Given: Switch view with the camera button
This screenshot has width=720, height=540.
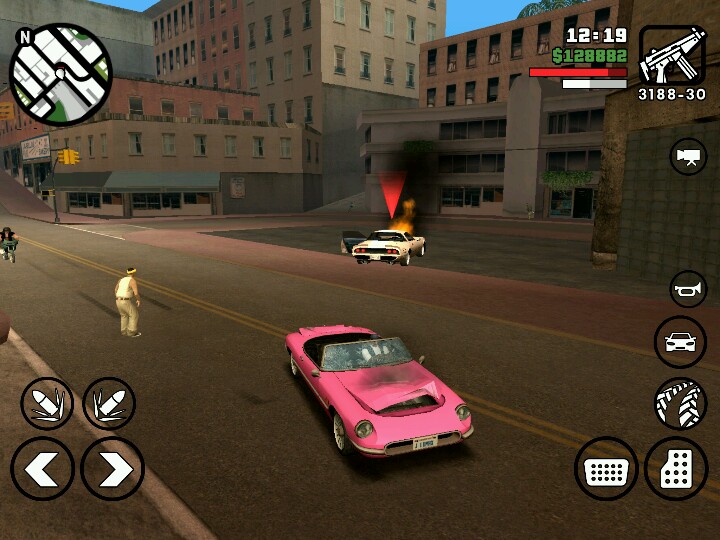Looking at the screenshot, I should point(688,156).
